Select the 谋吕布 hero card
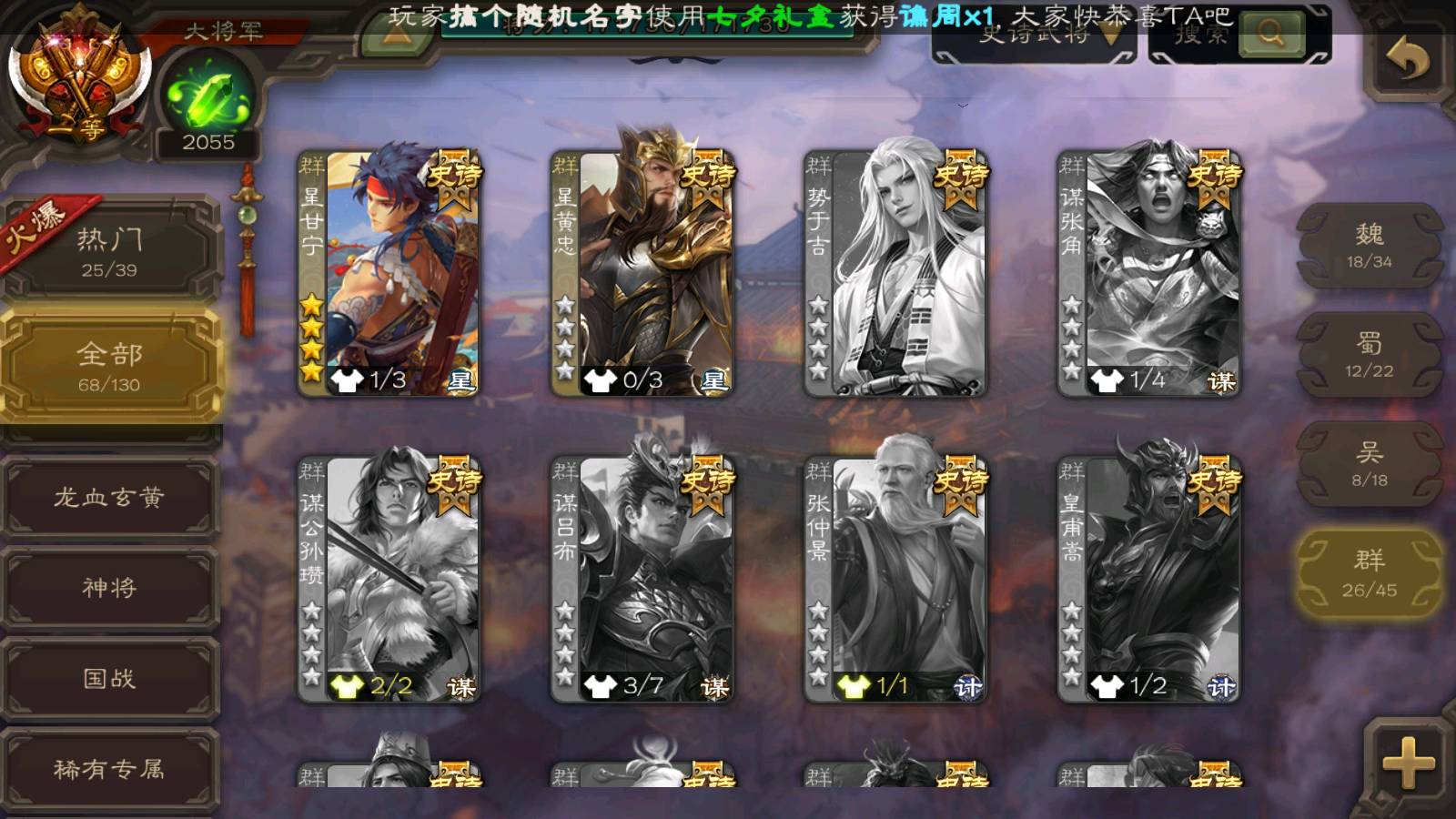The width and height of the screenshot is (1456, 819). point(642,579)
